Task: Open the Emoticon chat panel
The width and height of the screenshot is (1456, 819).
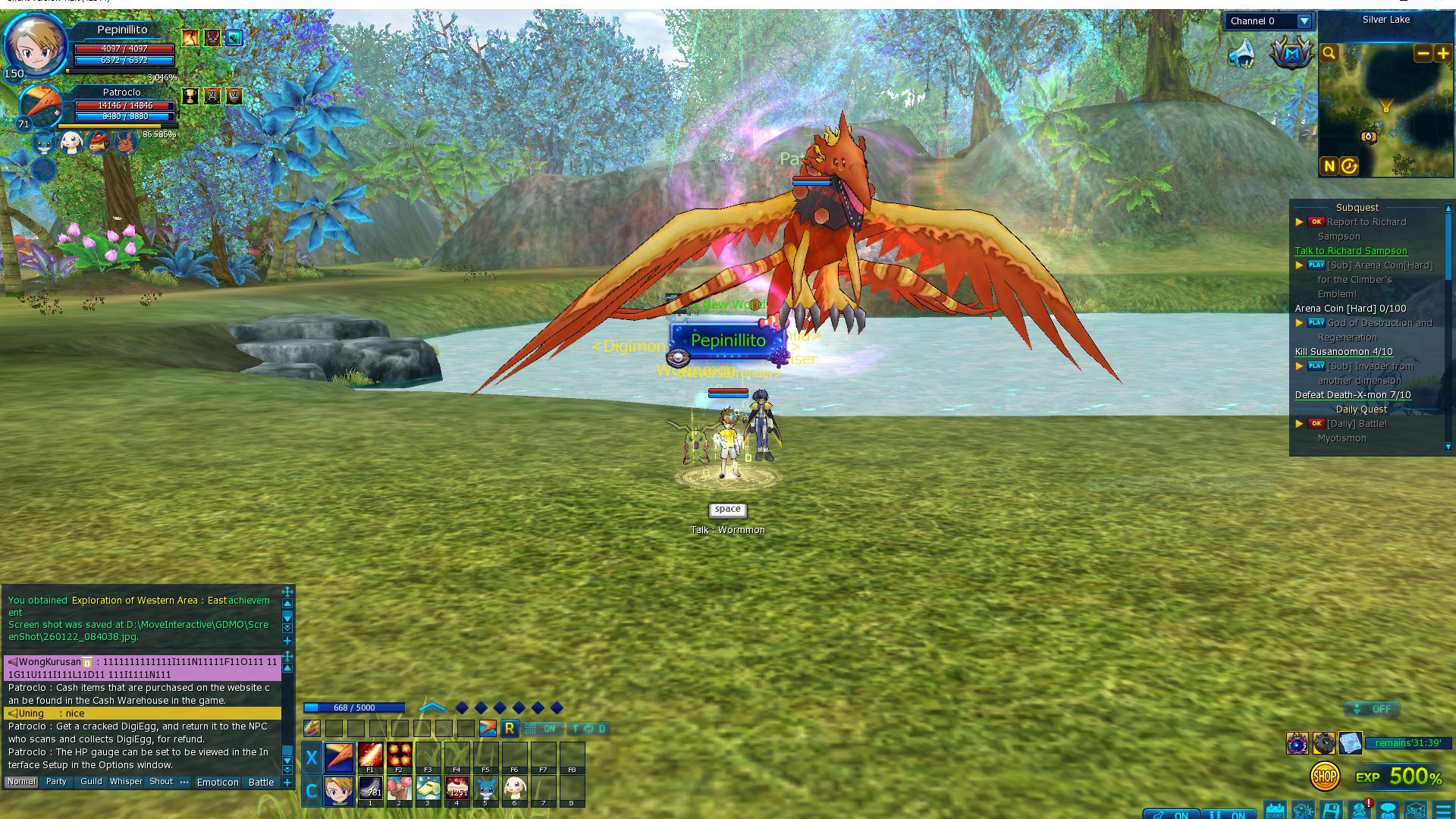Action: [x=218, y=783]
